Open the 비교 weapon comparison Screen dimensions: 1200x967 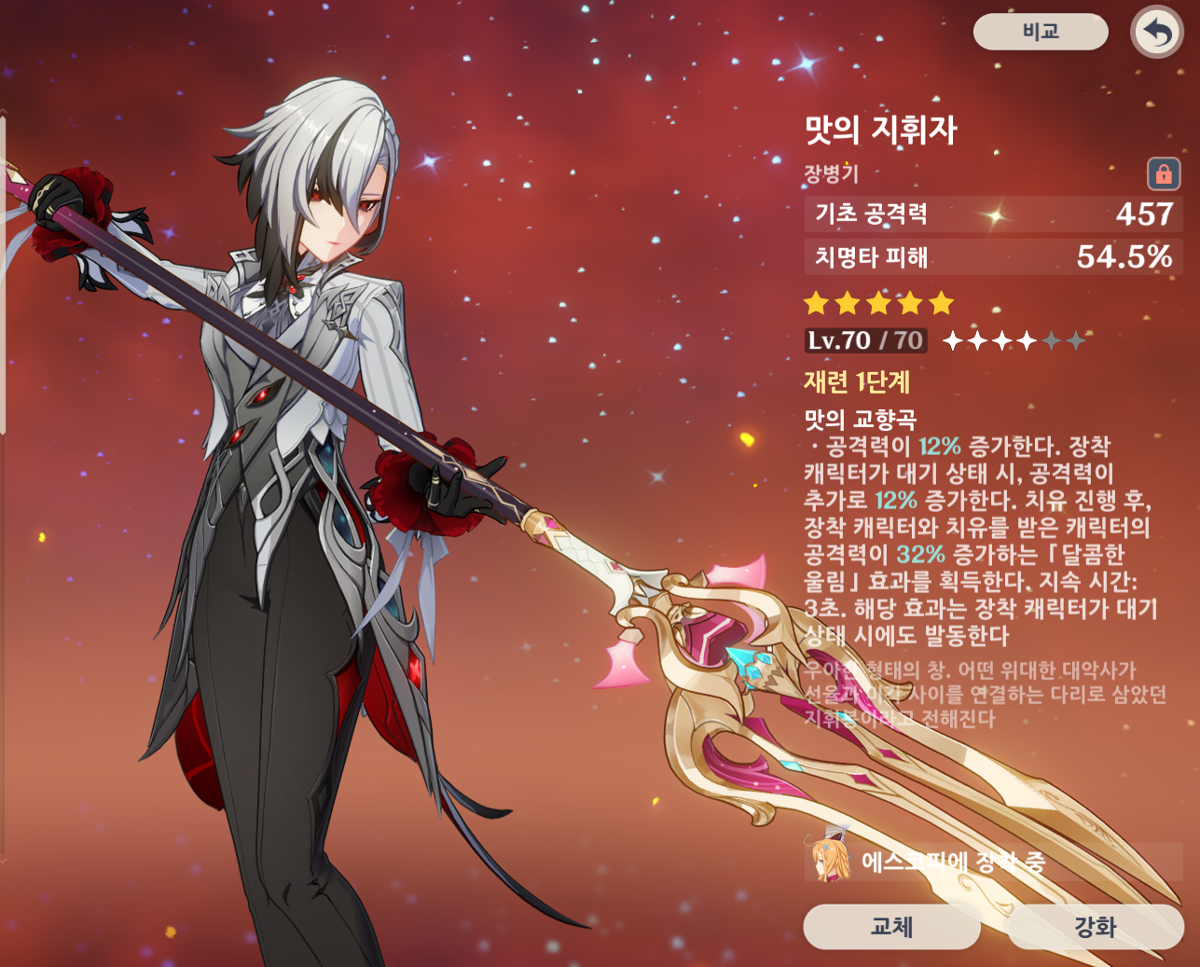[x=1040, y=31]
